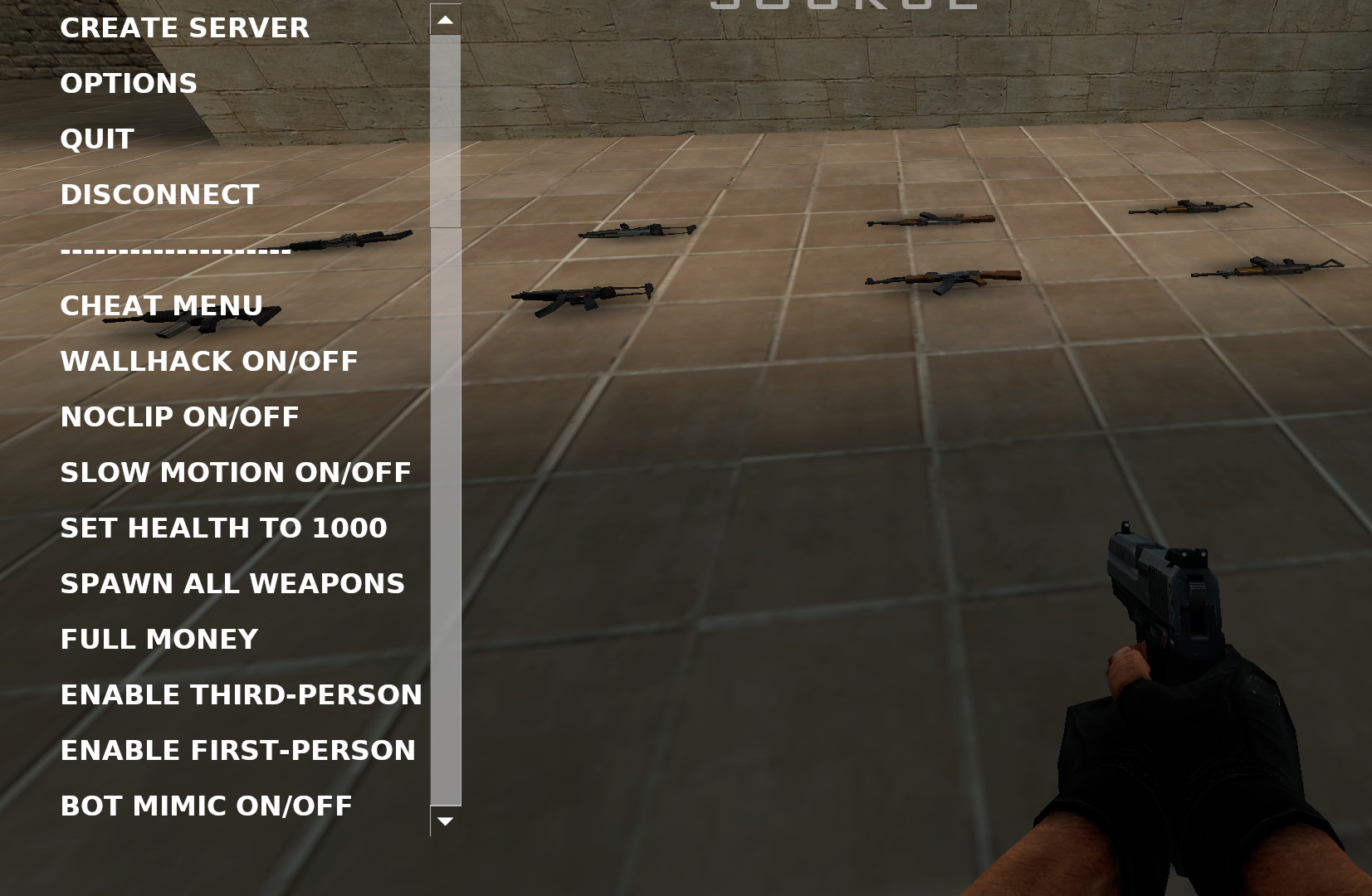Enable third-person view
The width and height of the screenshot is (1372, 896).
(241, 694)
